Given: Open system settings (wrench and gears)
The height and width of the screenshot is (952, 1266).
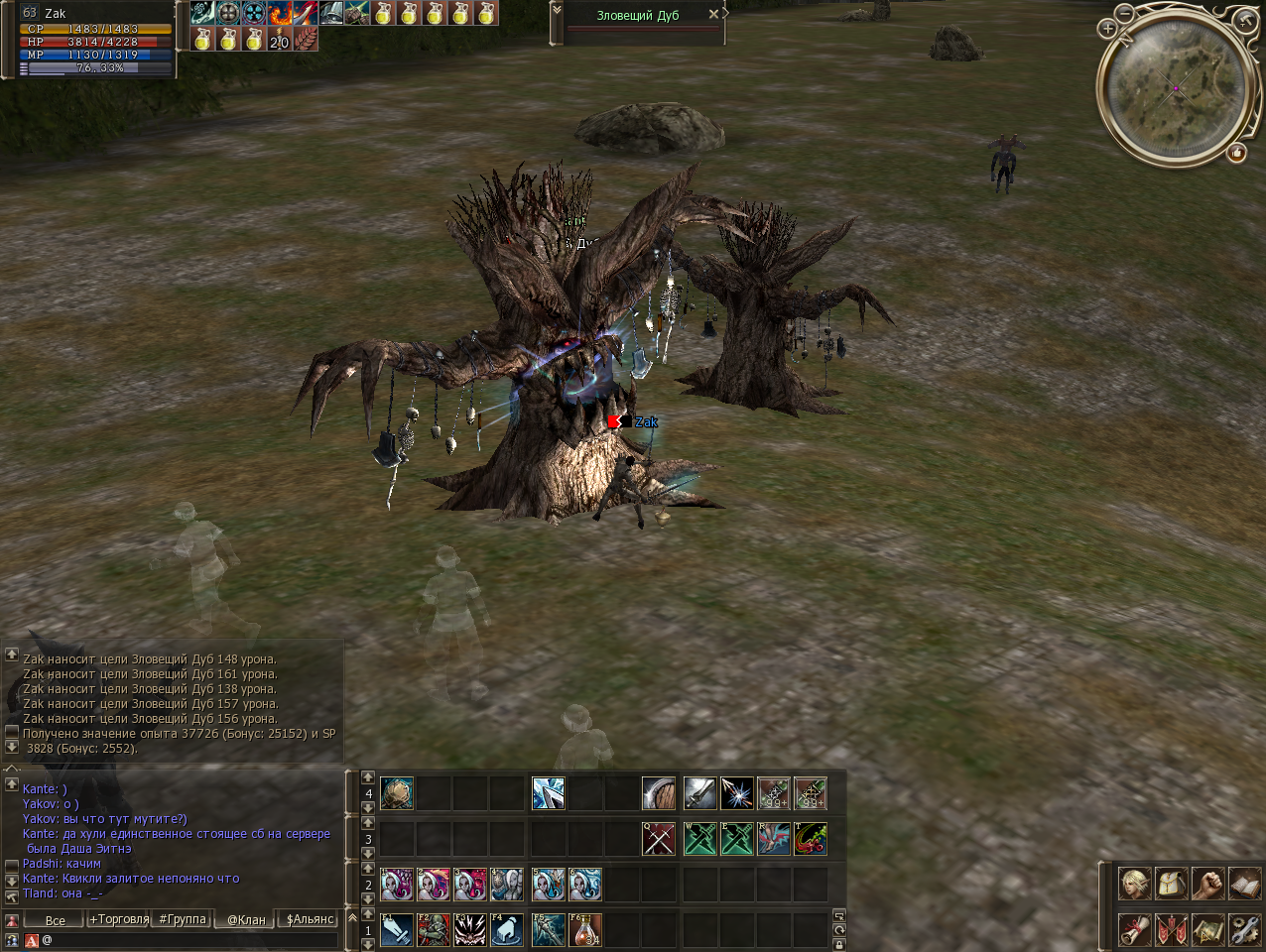Looking at the screenshot, I should click(1244, 929).
